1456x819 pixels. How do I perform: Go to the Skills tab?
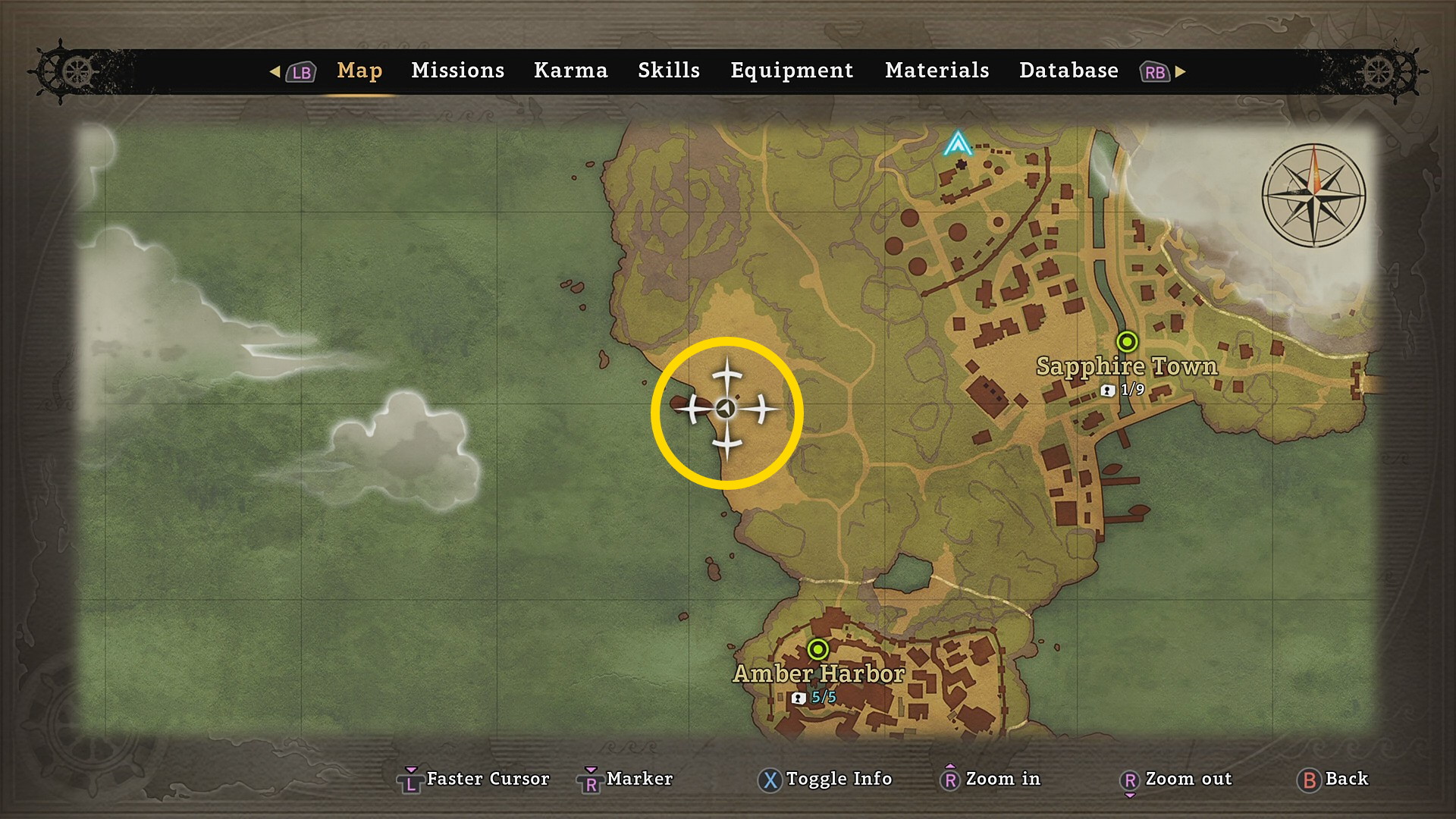coord(668,71)
